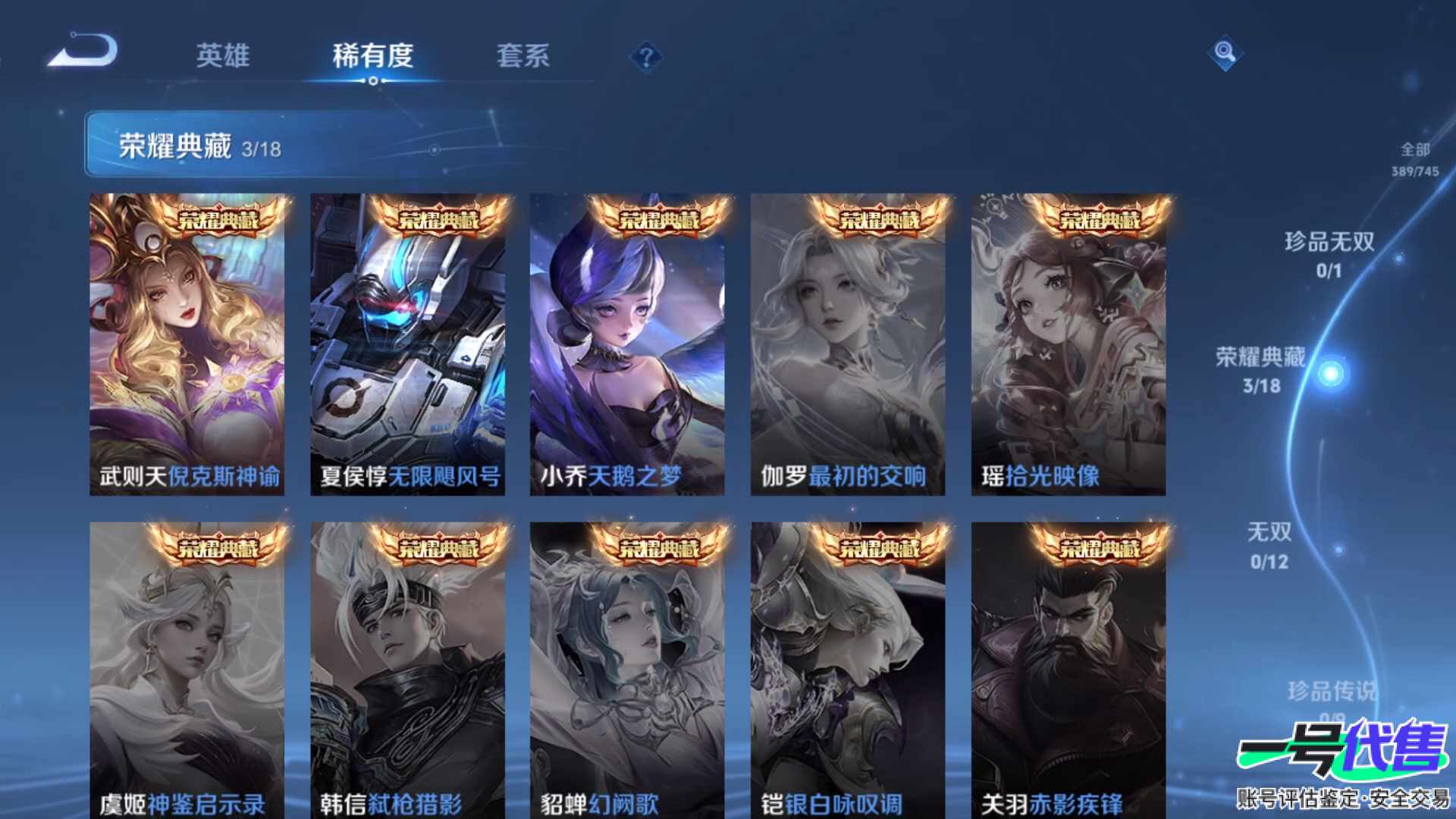
Task: Switch to the 英雄 tab
Action: [x=222, y=55]
